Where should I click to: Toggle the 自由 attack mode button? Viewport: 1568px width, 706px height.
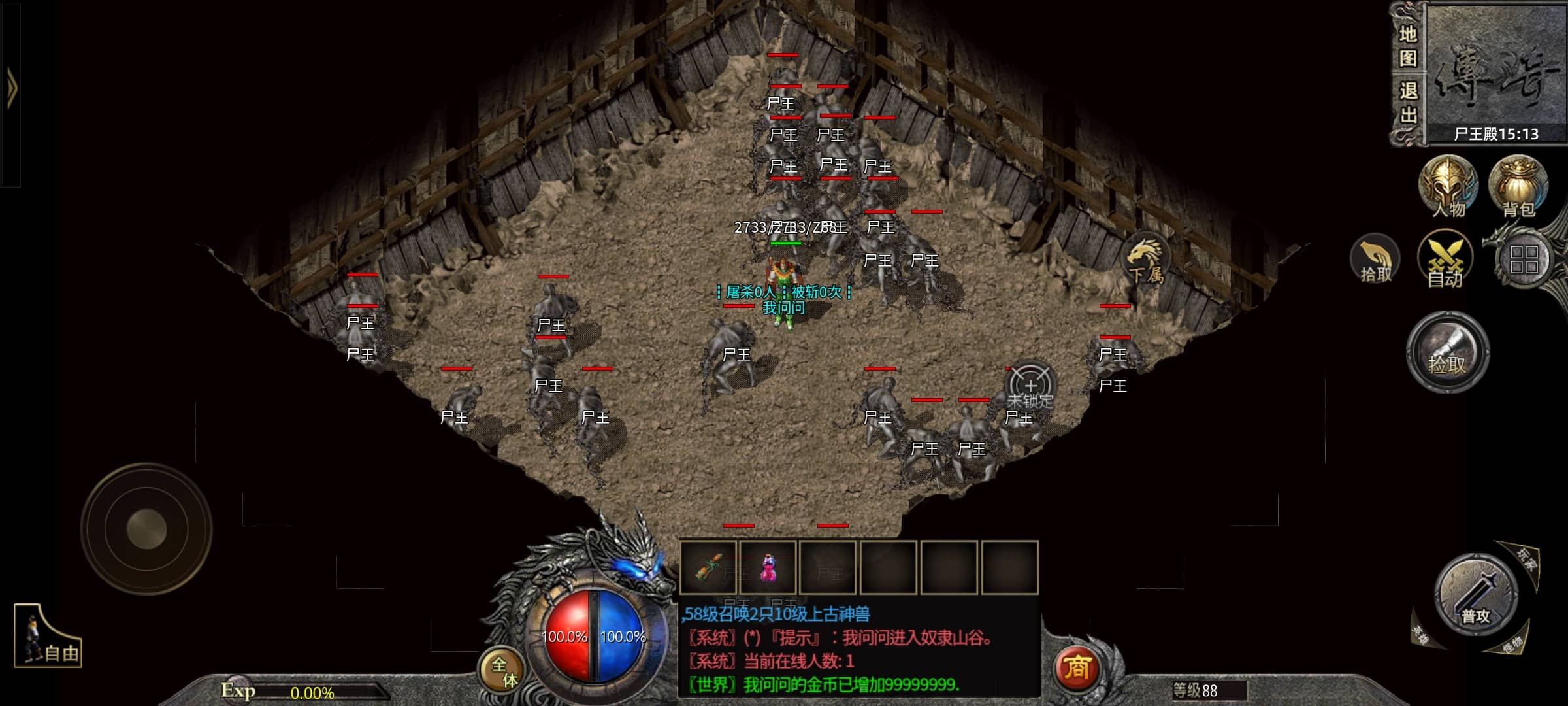point(48,637)
